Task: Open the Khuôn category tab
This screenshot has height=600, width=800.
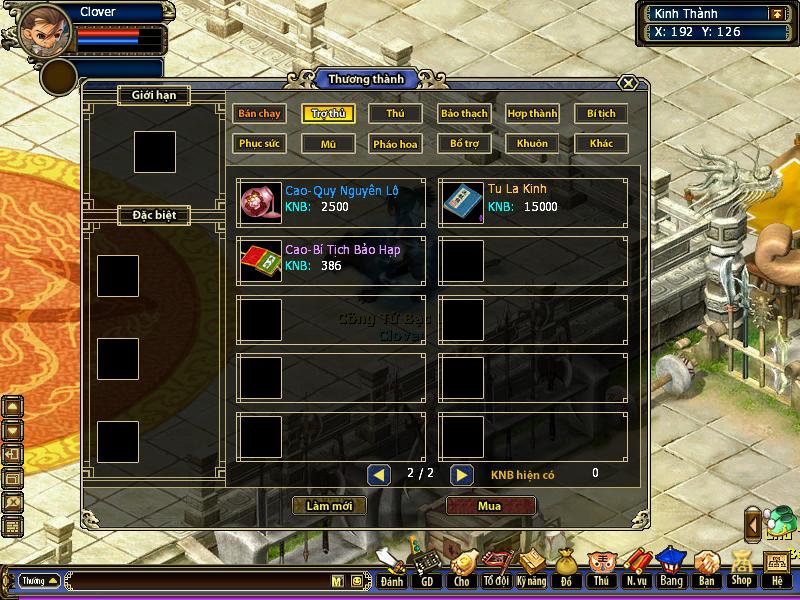Action: coord(532,144)
